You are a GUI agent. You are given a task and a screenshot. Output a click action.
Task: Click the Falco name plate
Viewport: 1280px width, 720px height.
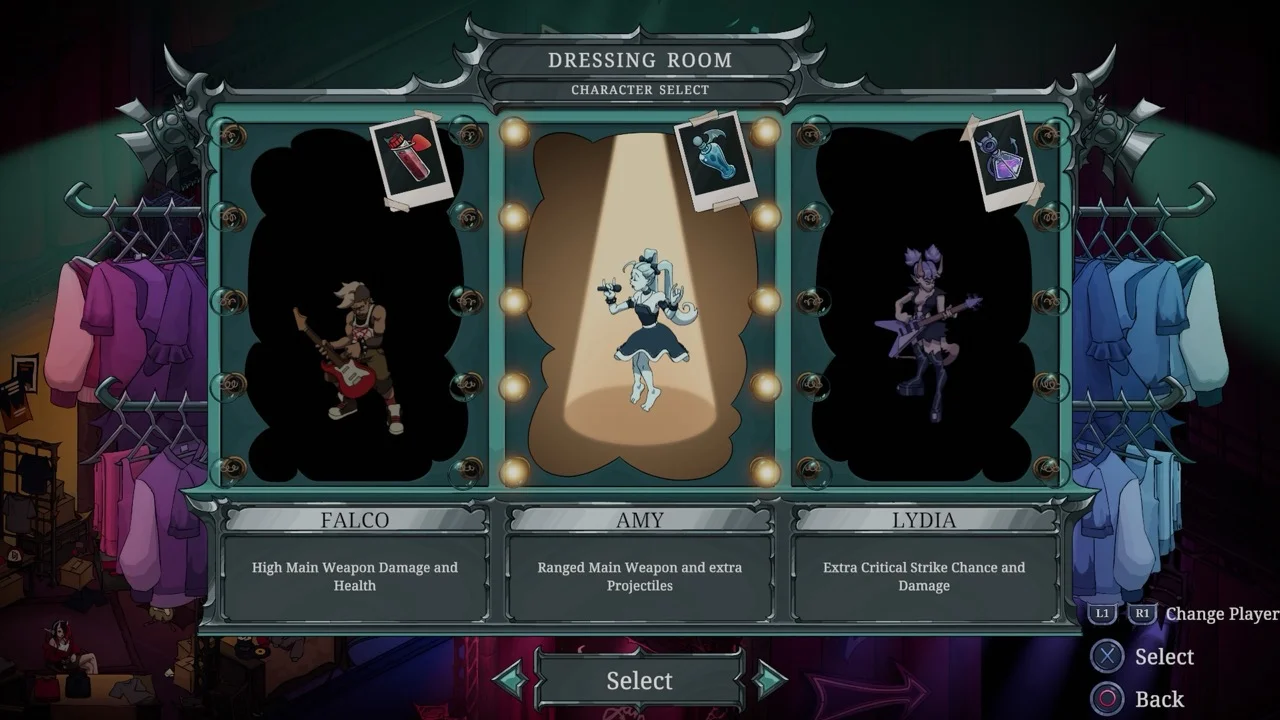click(x=355, y=520)
